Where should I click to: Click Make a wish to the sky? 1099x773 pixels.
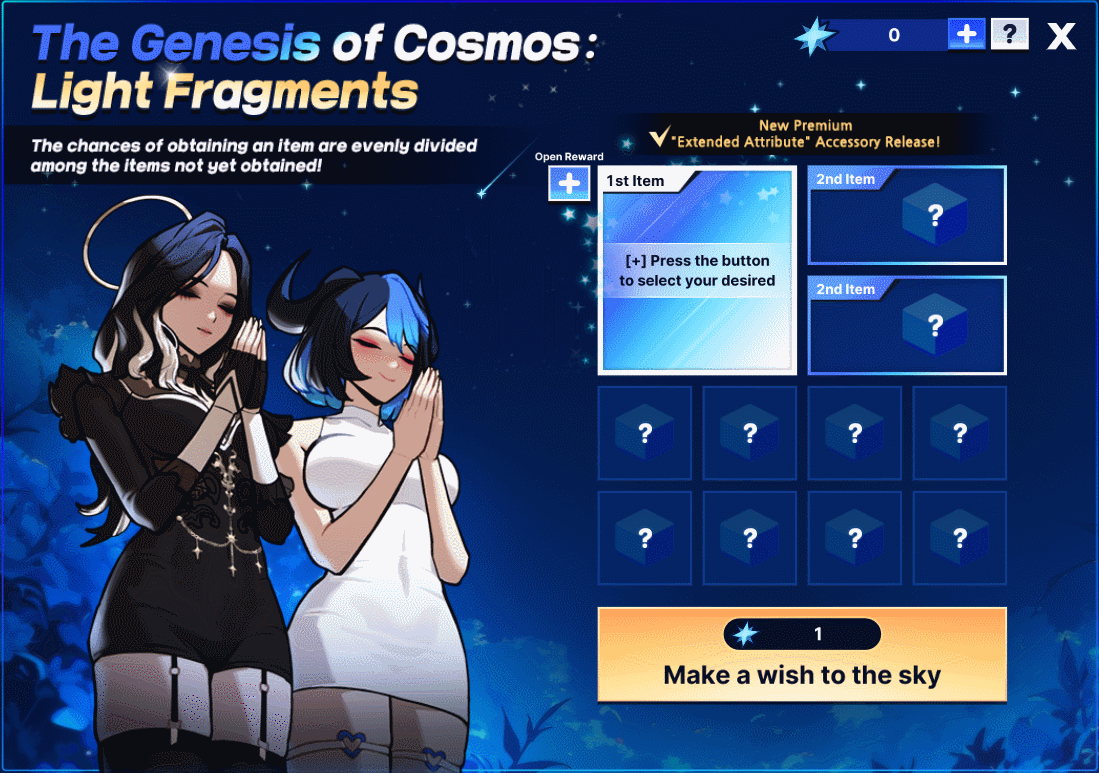[801, 655]
